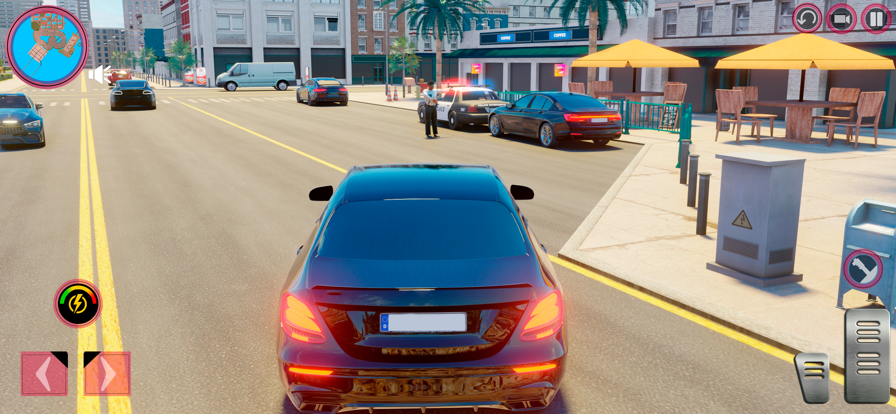Pause the game
Screen dimensions: 896x414
coord(876,18)
